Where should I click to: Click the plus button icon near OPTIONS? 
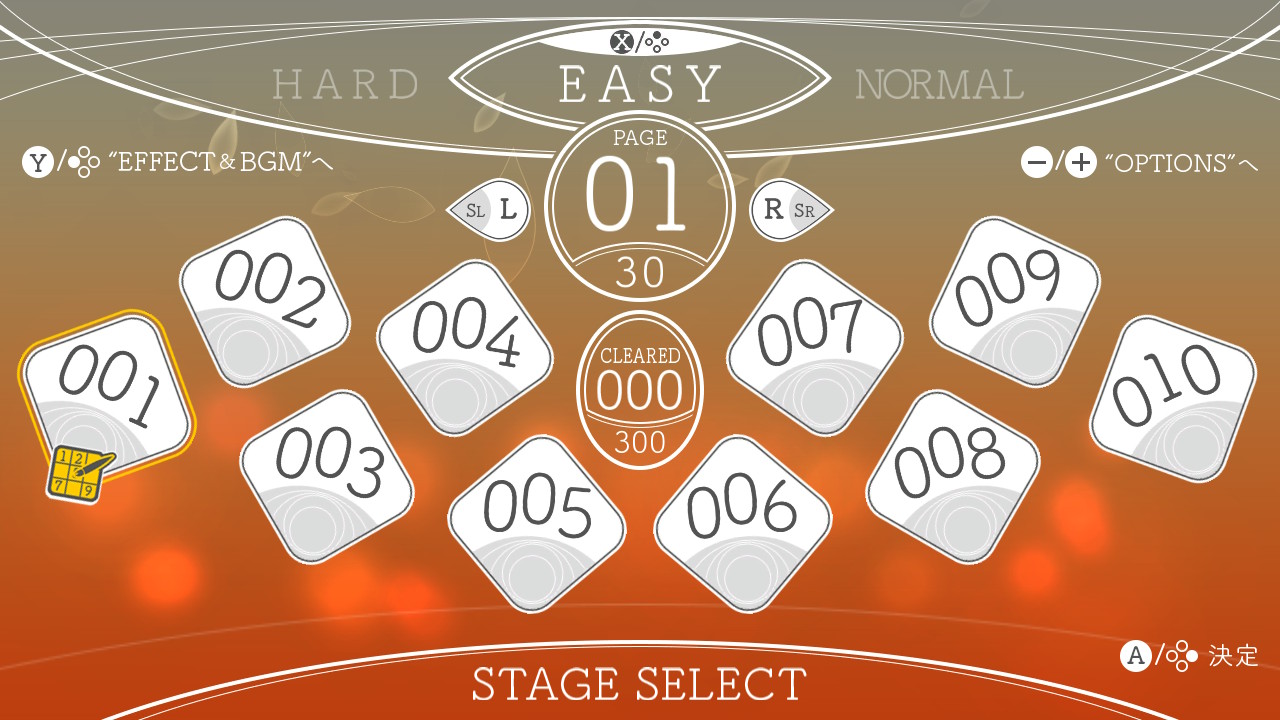pos(1080,163)
